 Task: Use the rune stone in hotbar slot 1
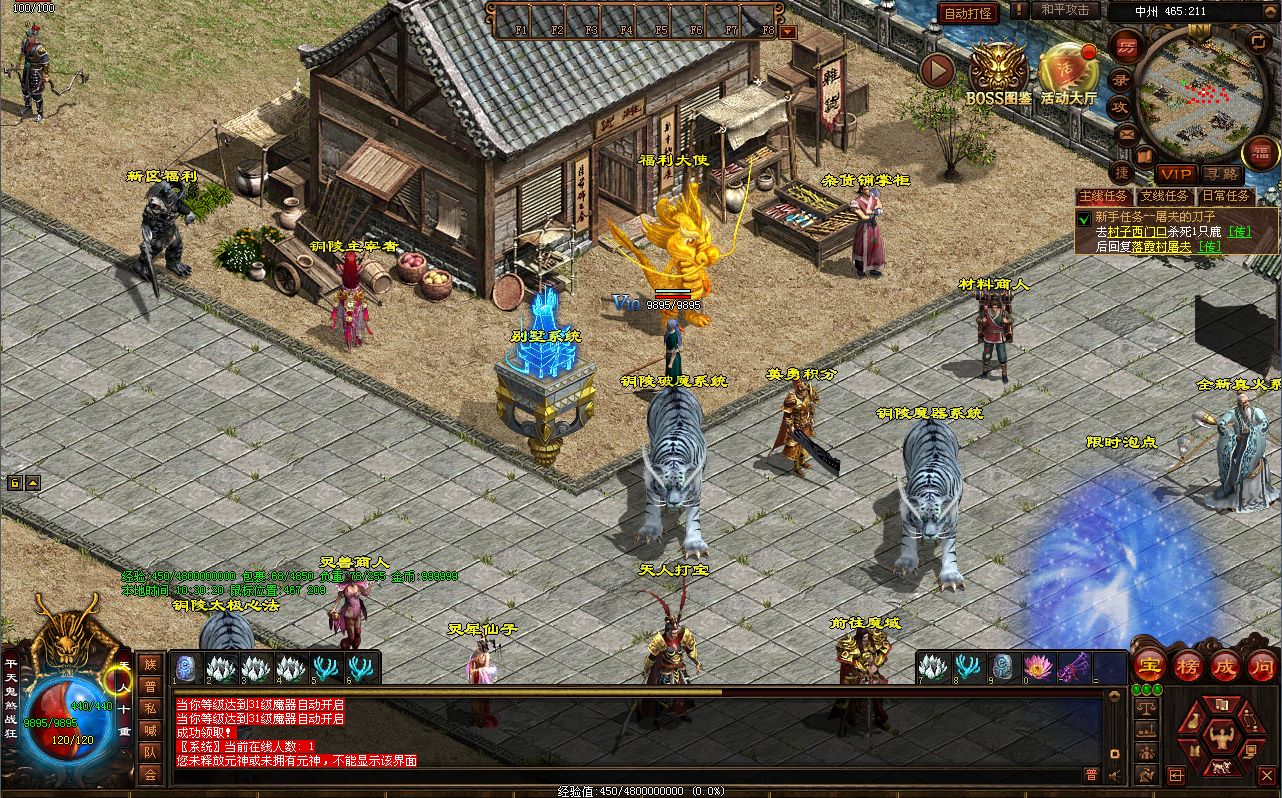coord(186,667)
